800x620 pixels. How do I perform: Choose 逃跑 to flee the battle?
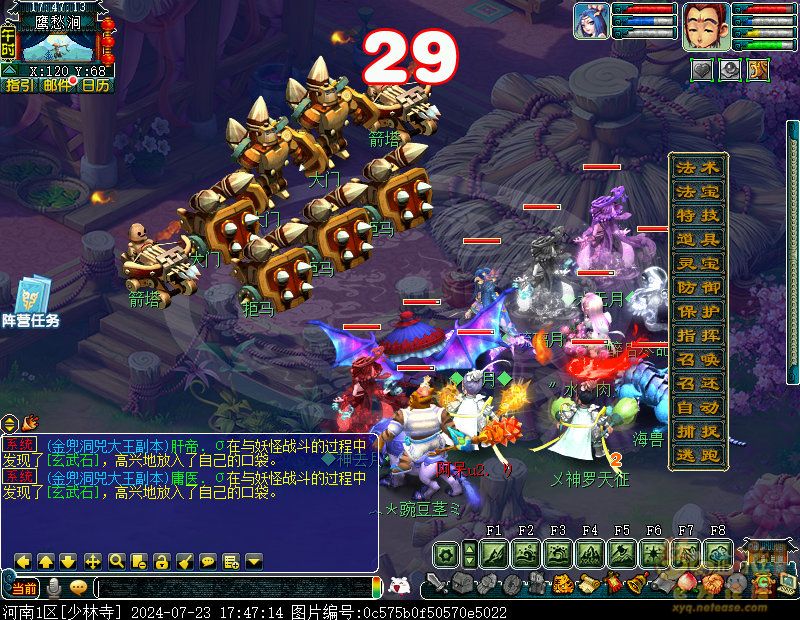coord(698,455)
